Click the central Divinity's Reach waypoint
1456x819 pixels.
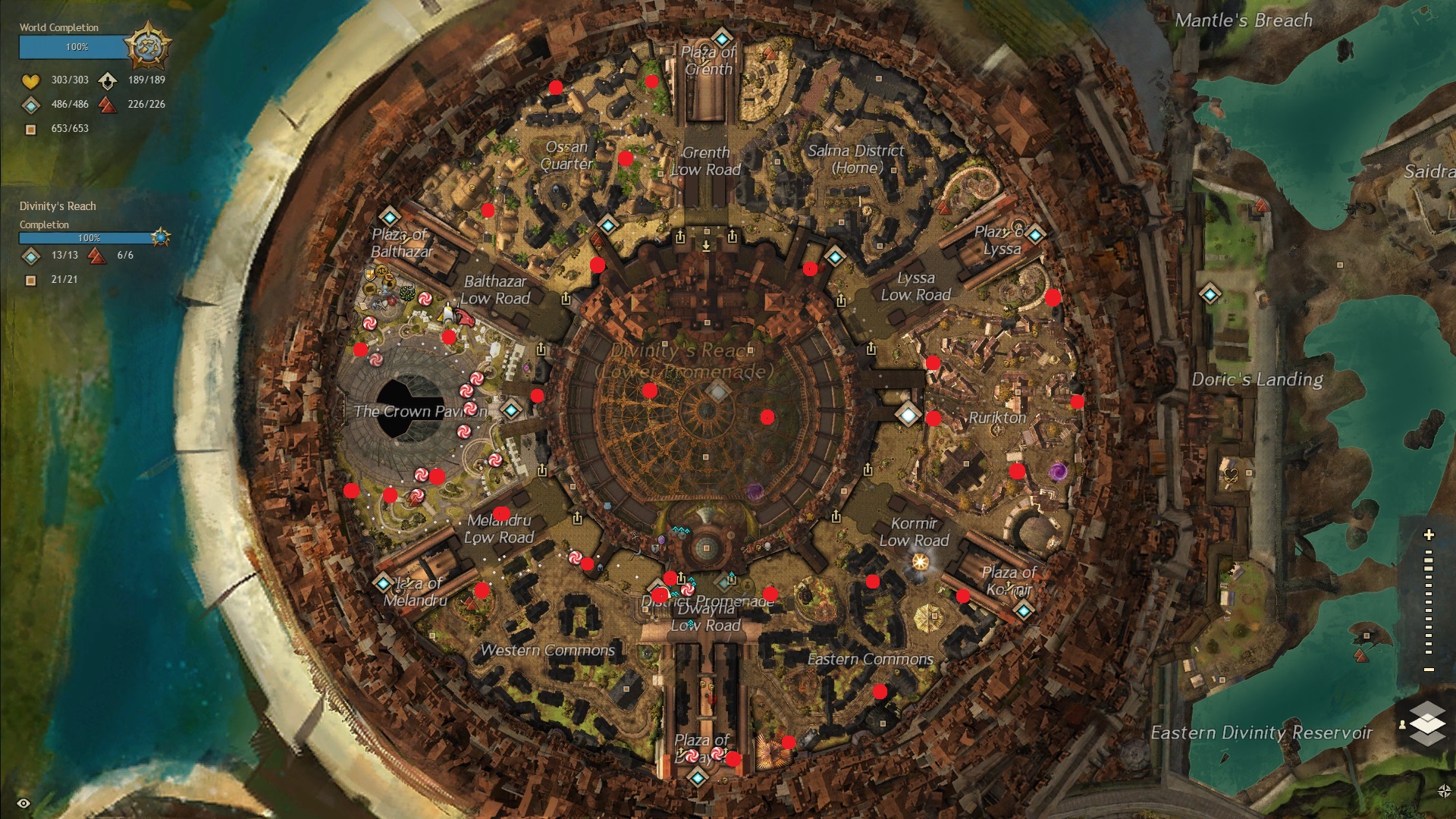pyautogui.click(x=718, y=391)
